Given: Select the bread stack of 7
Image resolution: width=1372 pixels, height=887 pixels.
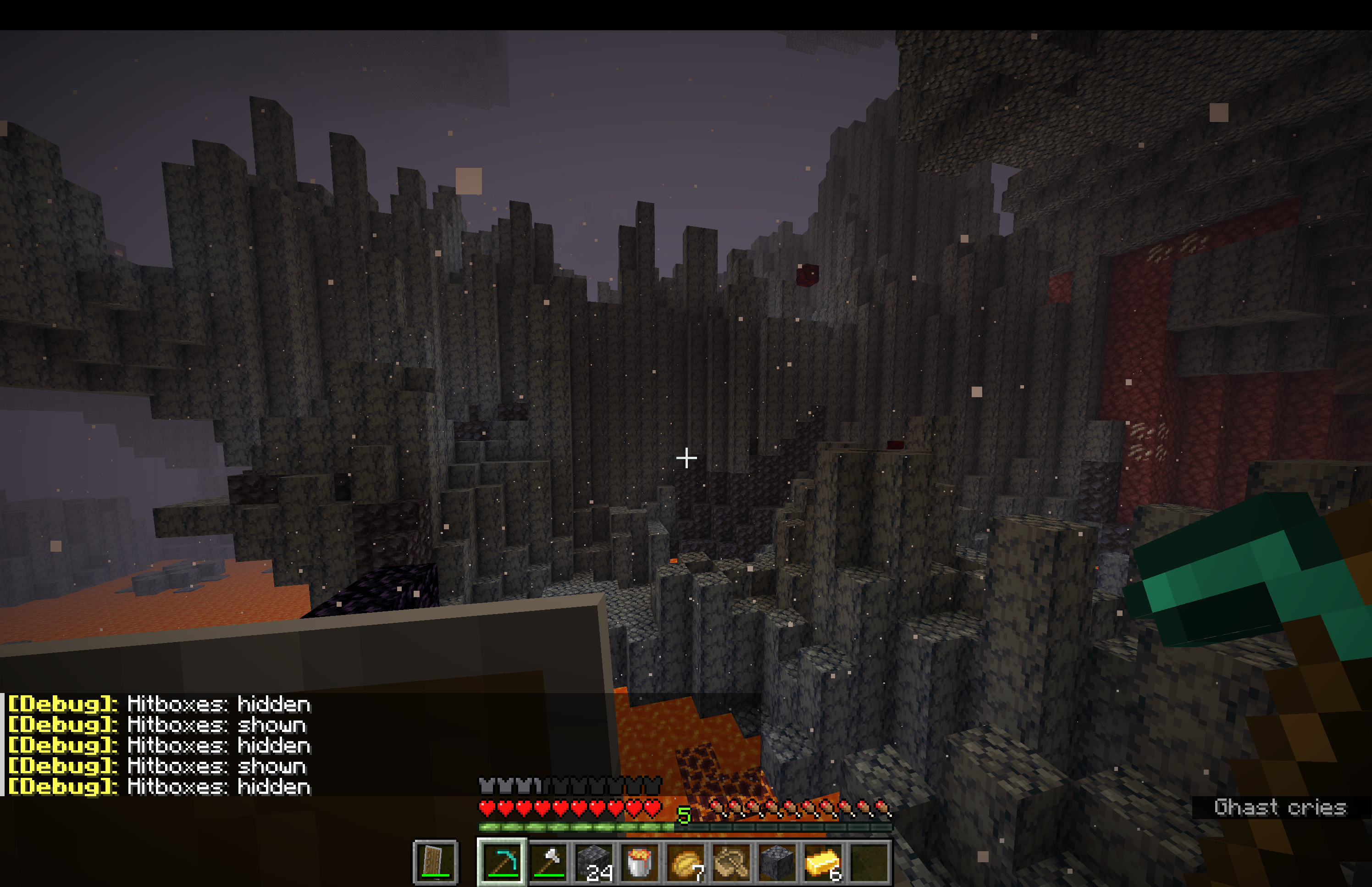Looking at the screenshot, I should 686,862.
